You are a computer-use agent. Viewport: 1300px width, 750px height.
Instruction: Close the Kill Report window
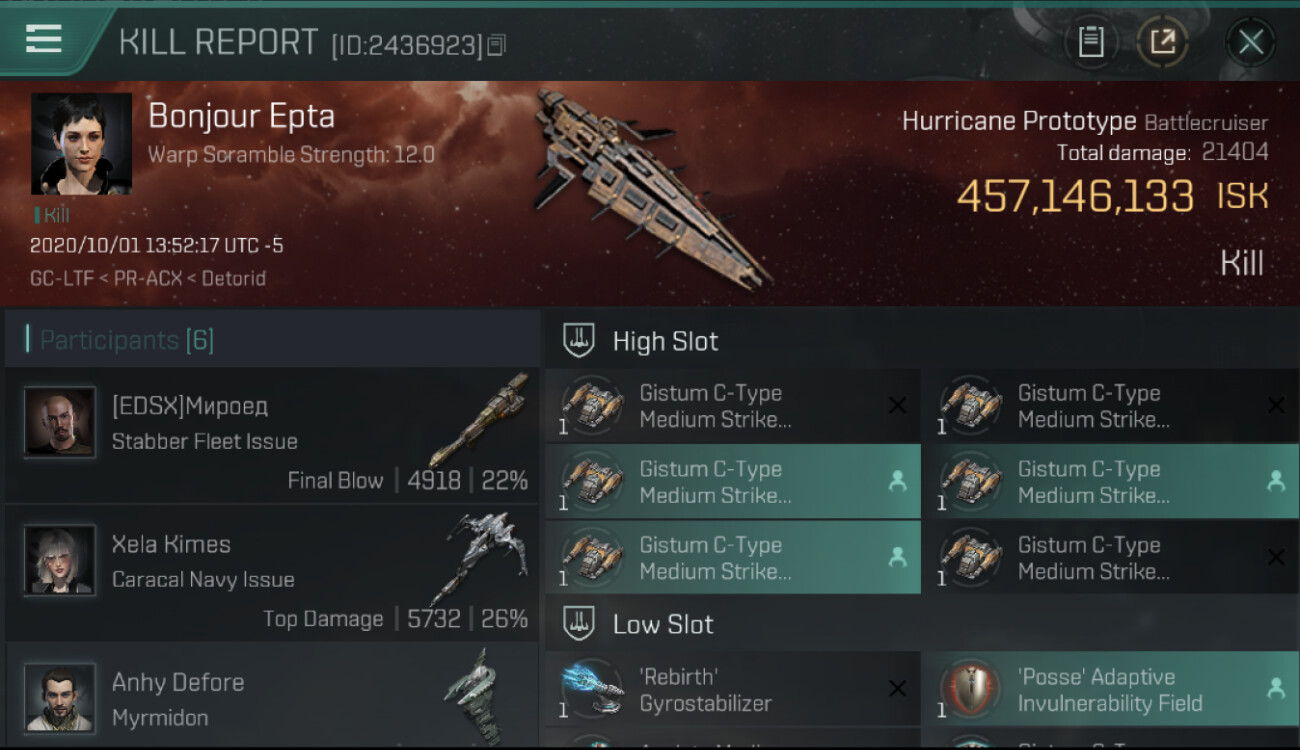coord(1250,42)
